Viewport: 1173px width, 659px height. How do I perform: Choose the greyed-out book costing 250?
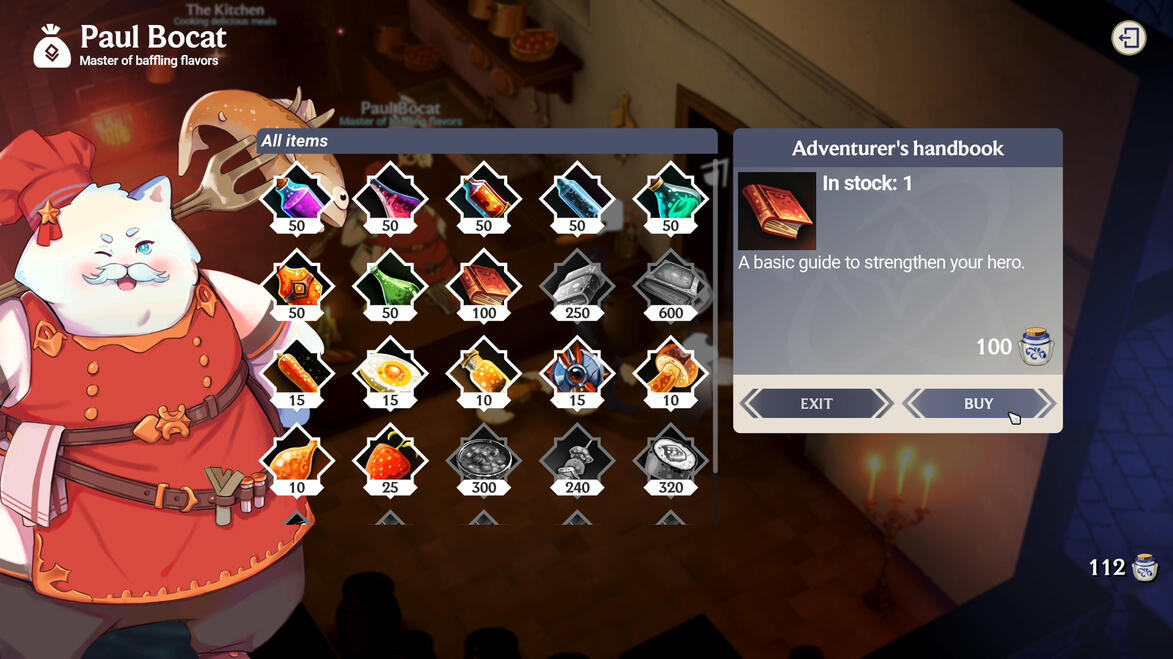[577, 283]
